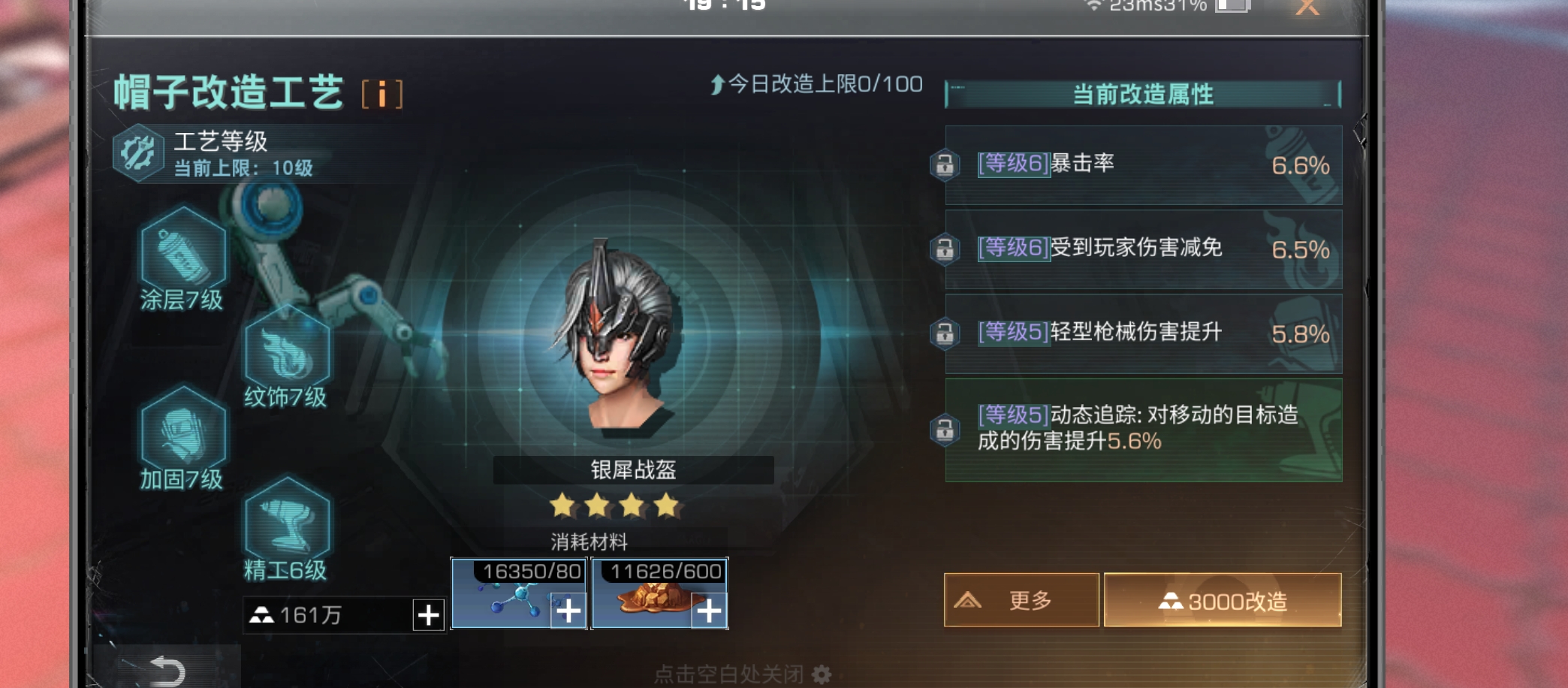1568x688 pixels.
Task: Toggle lock on 暴击率 attribute
Action: click(x=945, y=164)
